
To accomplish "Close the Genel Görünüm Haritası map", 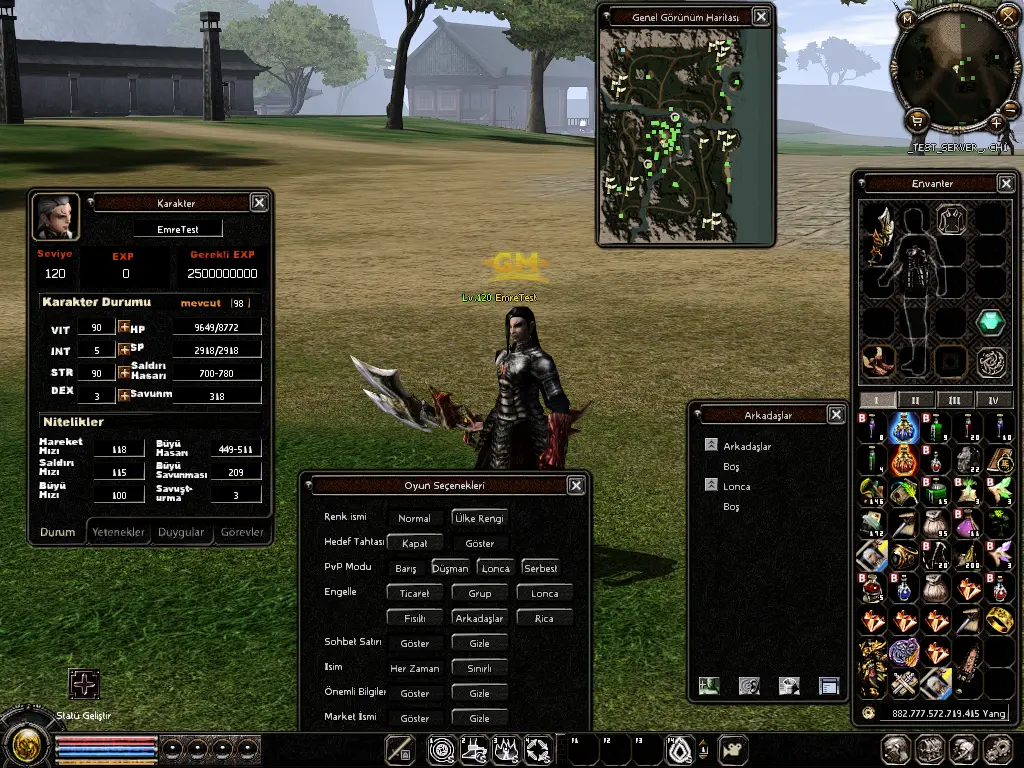I will pyautogui.click(x=762, y=17).
